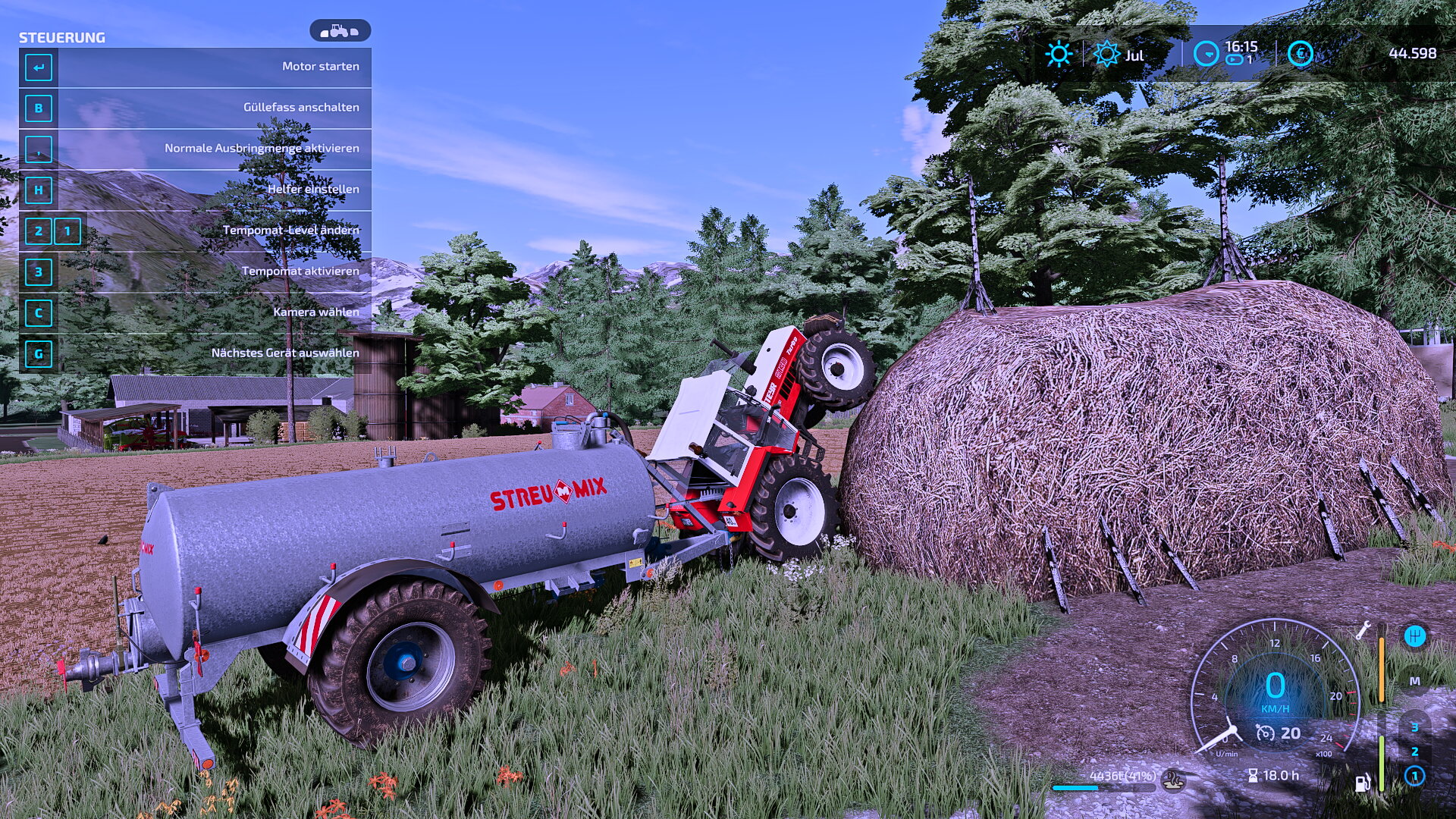Click the wrench vehicle damage icon
Viewport: 1456px width, 819px height.
tap(1363, 630)
